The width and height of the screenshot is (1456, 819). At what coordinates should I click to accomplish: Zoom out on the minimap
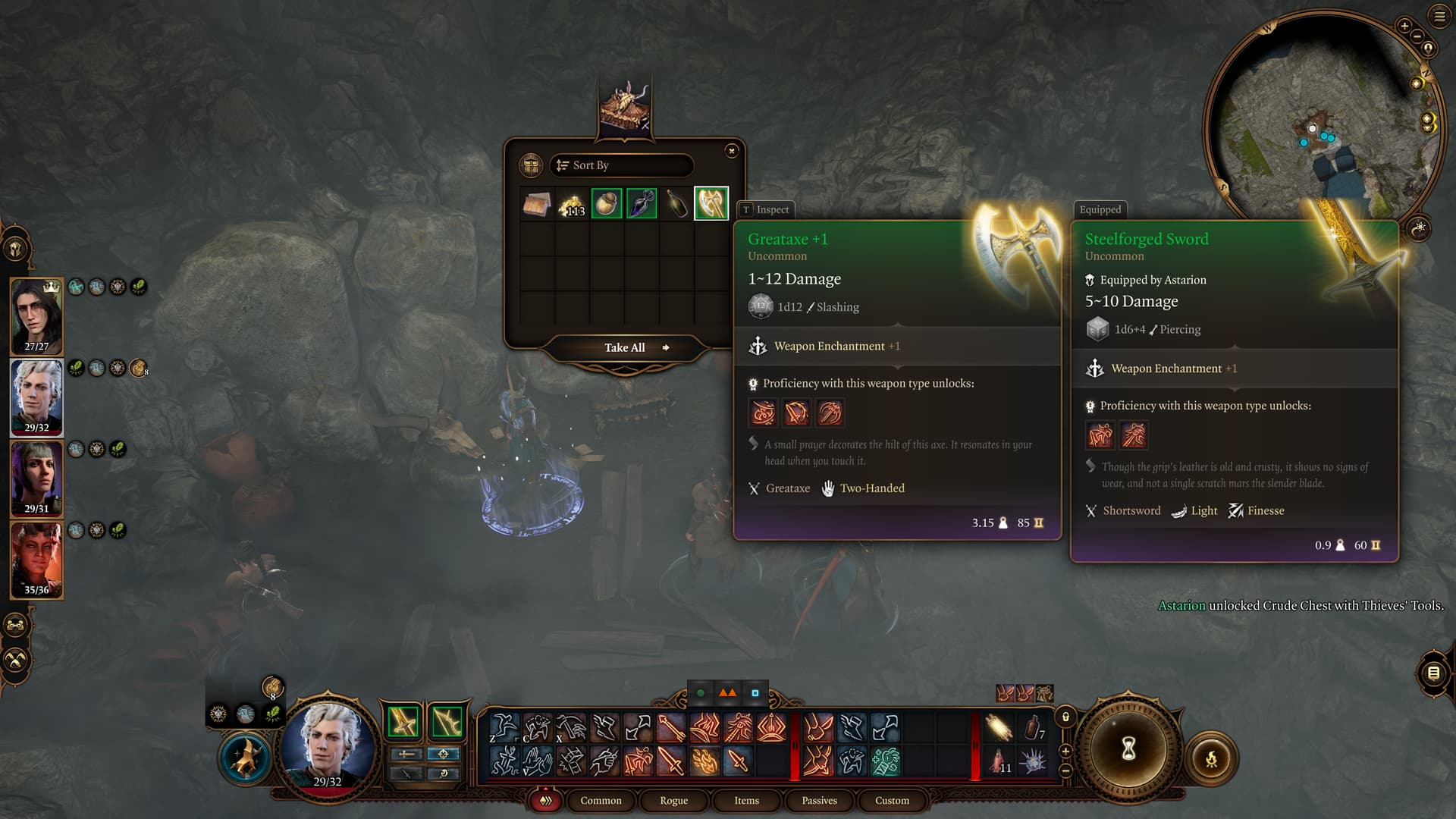(1416, 36)
